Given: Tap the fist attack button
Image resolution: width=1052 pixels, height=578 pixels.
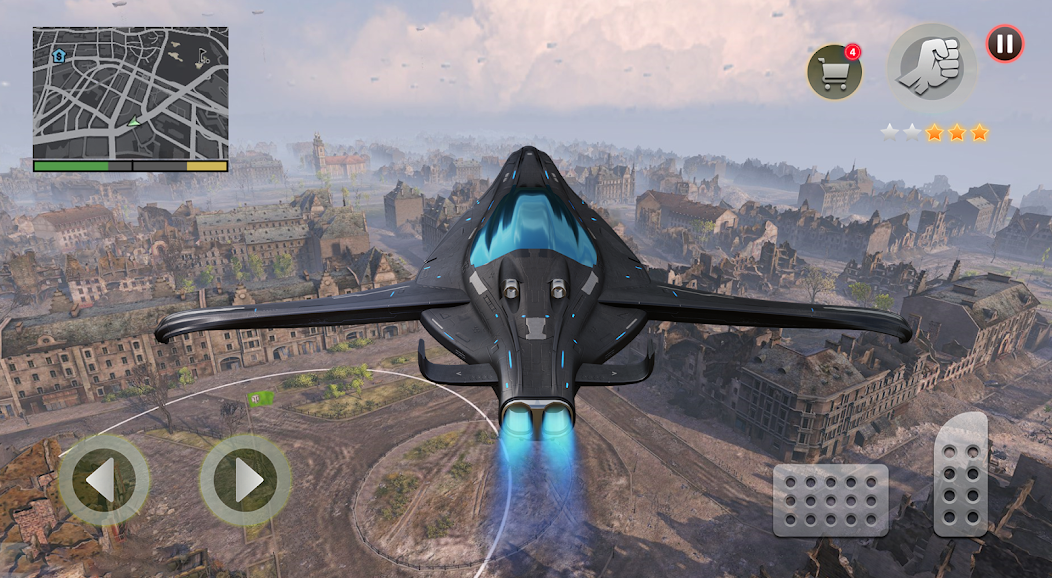Looking at the screenshot, I should coord(932,67).
